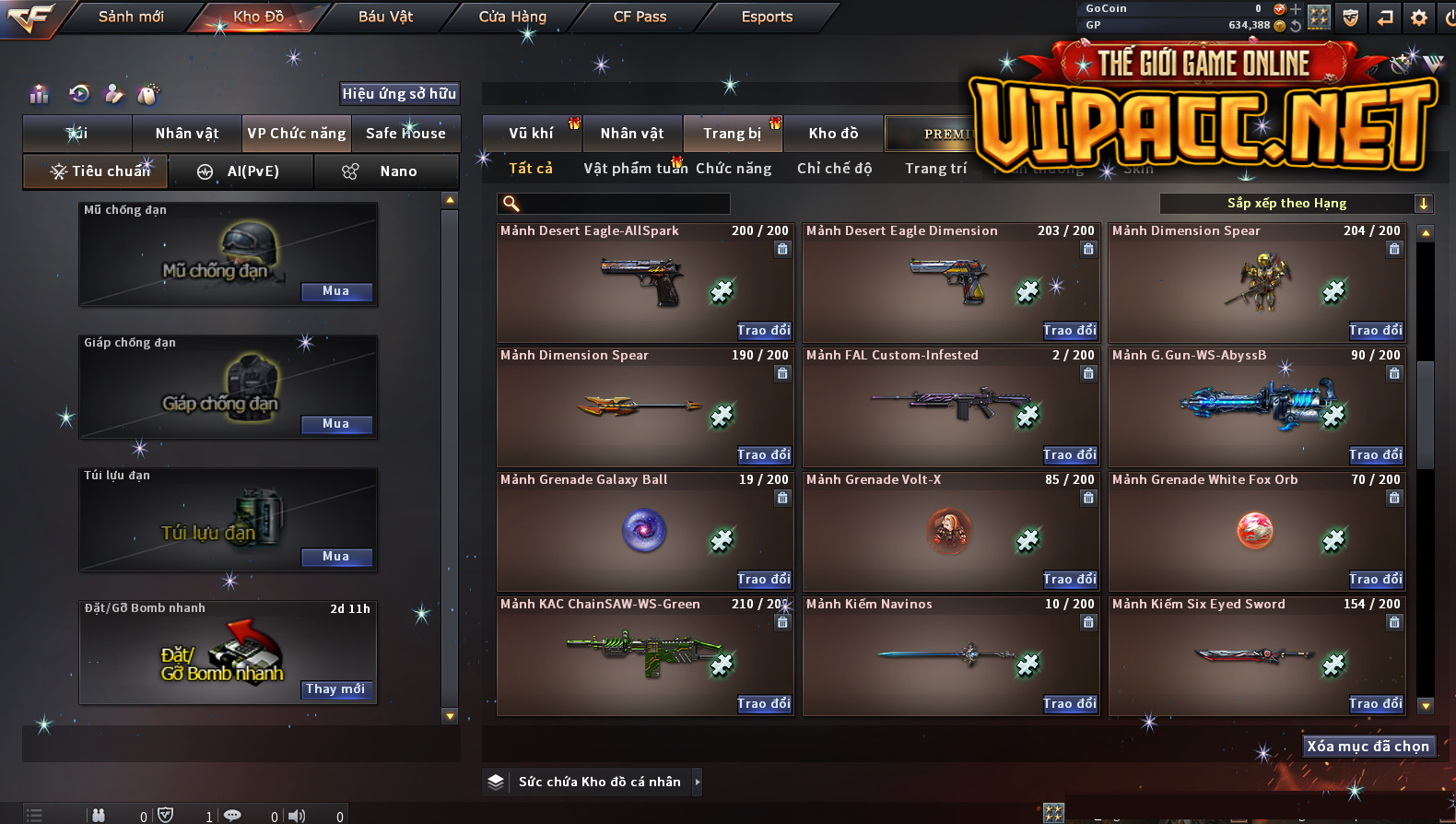Show the Vũ khí weapons category
The image size is (1456, 824).
532,134
